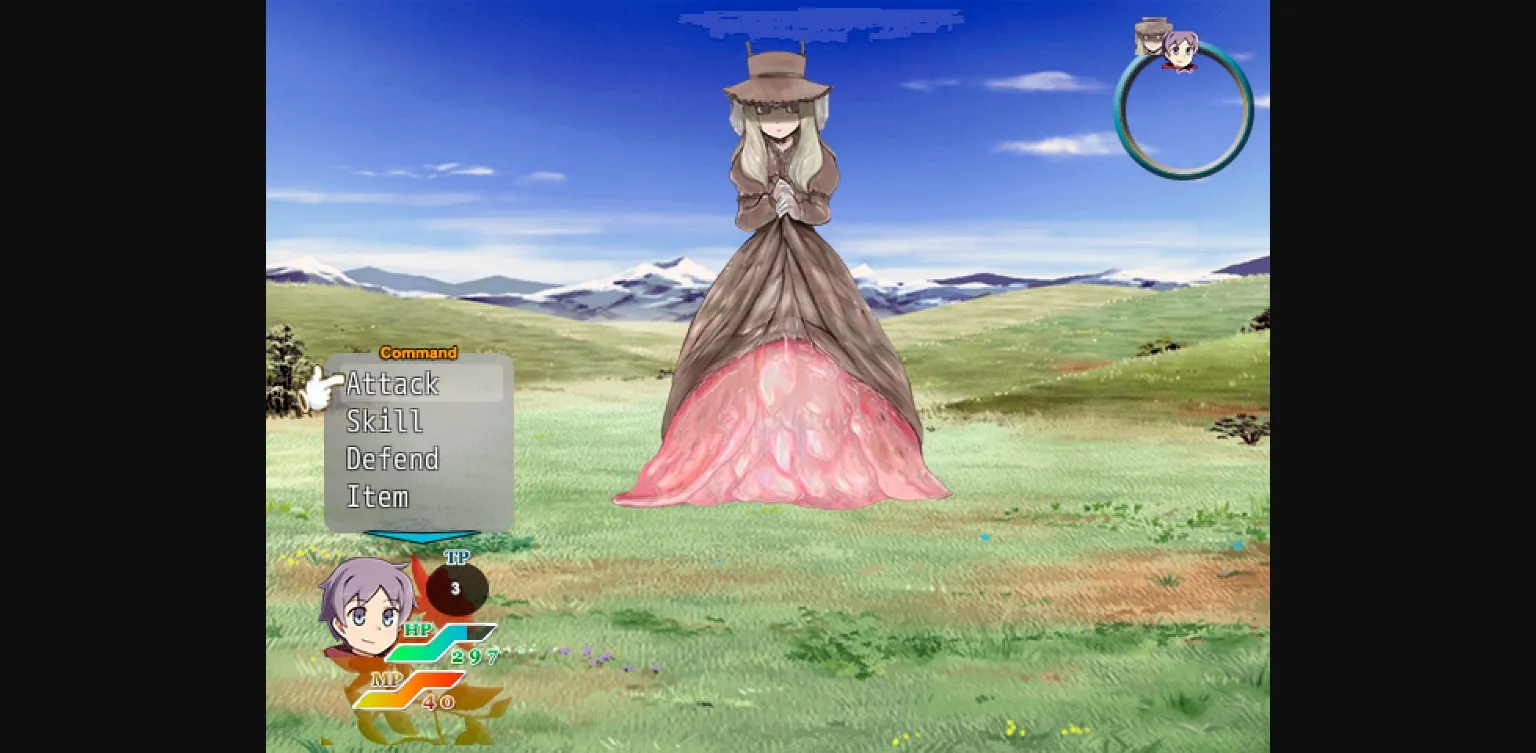Viewport: 1536px width, 753px height.
Task: Open the Skill command
Action: click(385, 421)
